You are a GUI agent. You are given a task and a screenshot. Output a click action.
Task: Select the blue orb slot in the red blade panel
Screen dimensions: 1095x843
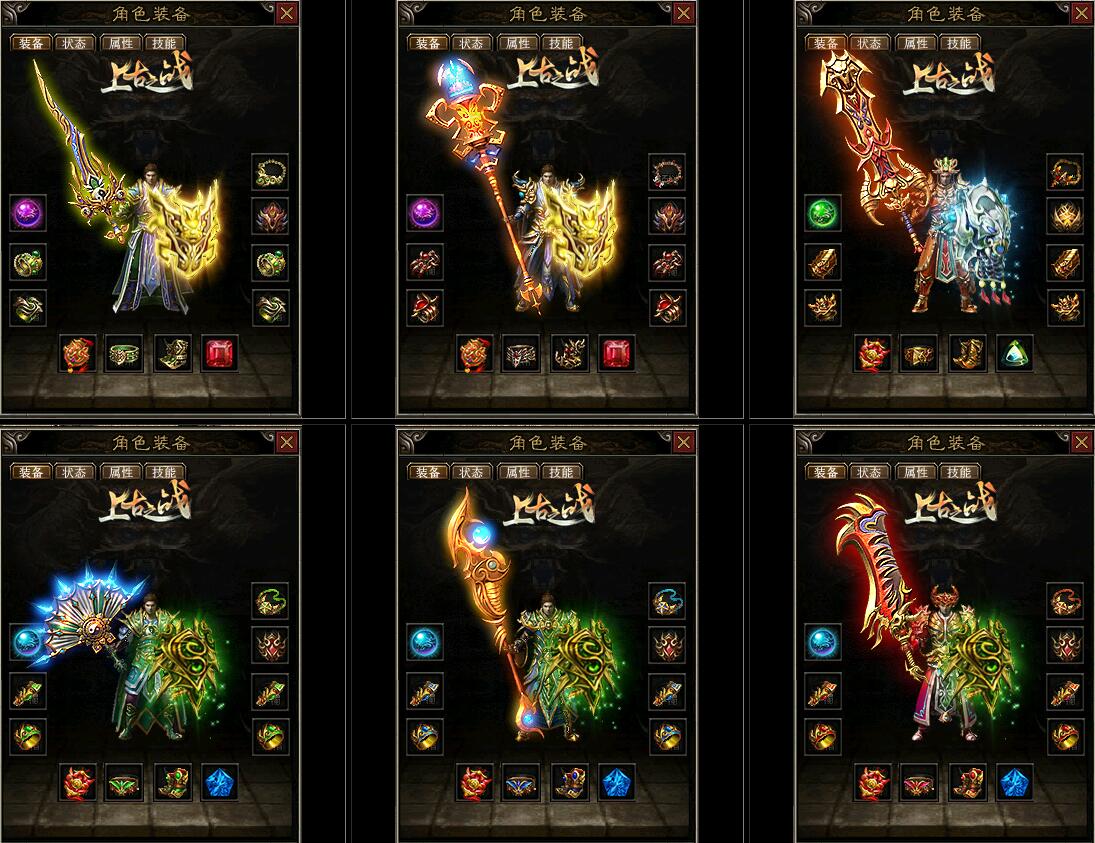[x=823, y=642]
